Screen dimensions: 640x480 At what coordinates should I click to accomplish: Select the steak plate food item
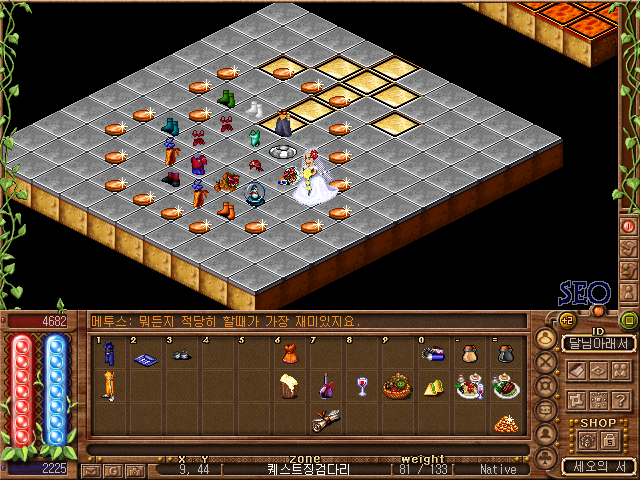coord(505,386)
